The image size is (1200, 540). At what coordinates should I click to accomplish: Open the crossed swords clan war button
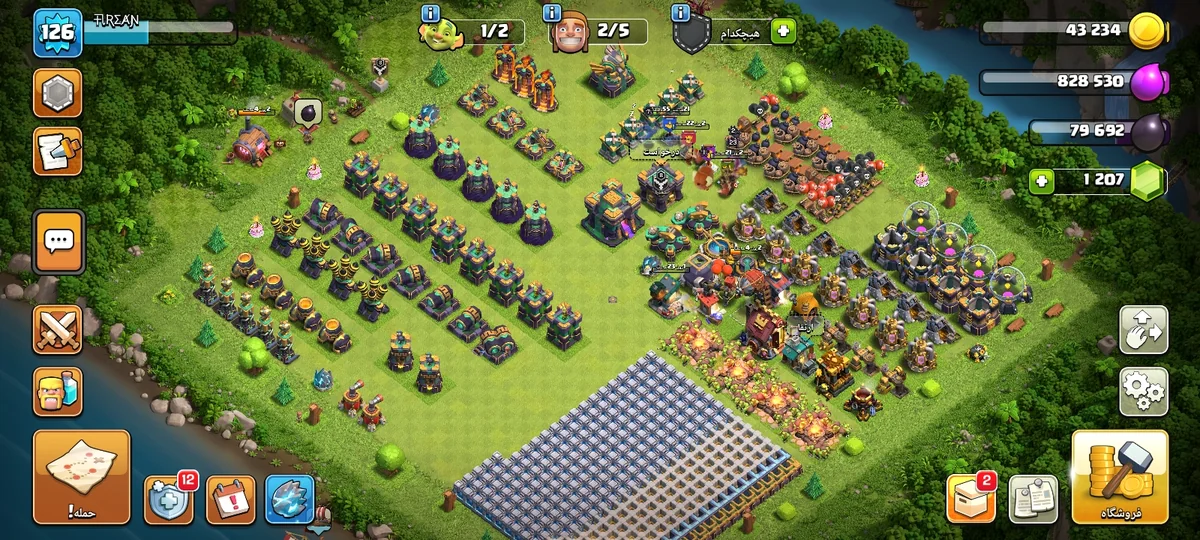(x=58, y=329)
